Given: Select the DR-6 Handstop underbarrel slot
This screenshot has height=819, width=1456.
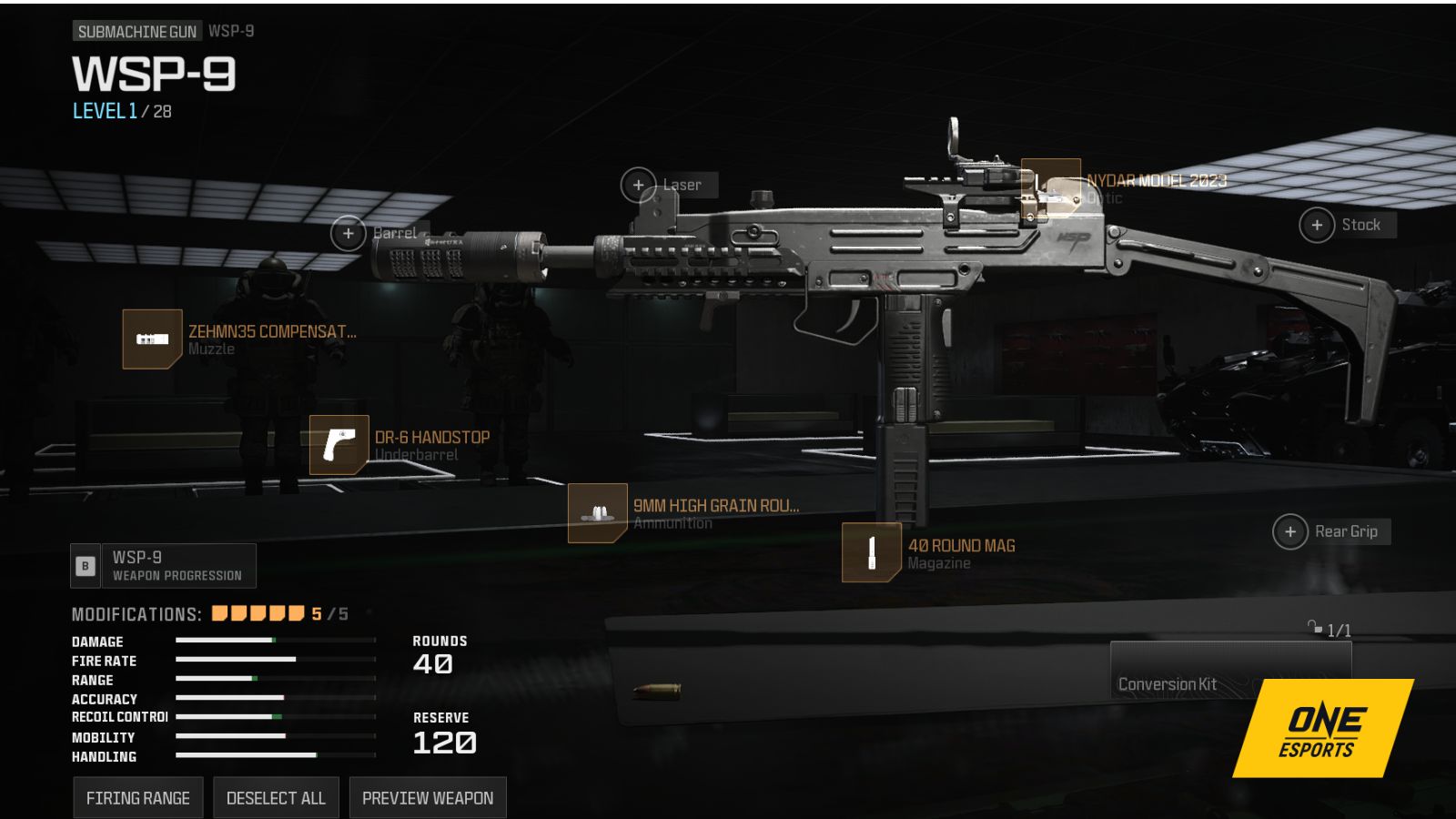Looking at the screenshot, I should coord(339,445).
